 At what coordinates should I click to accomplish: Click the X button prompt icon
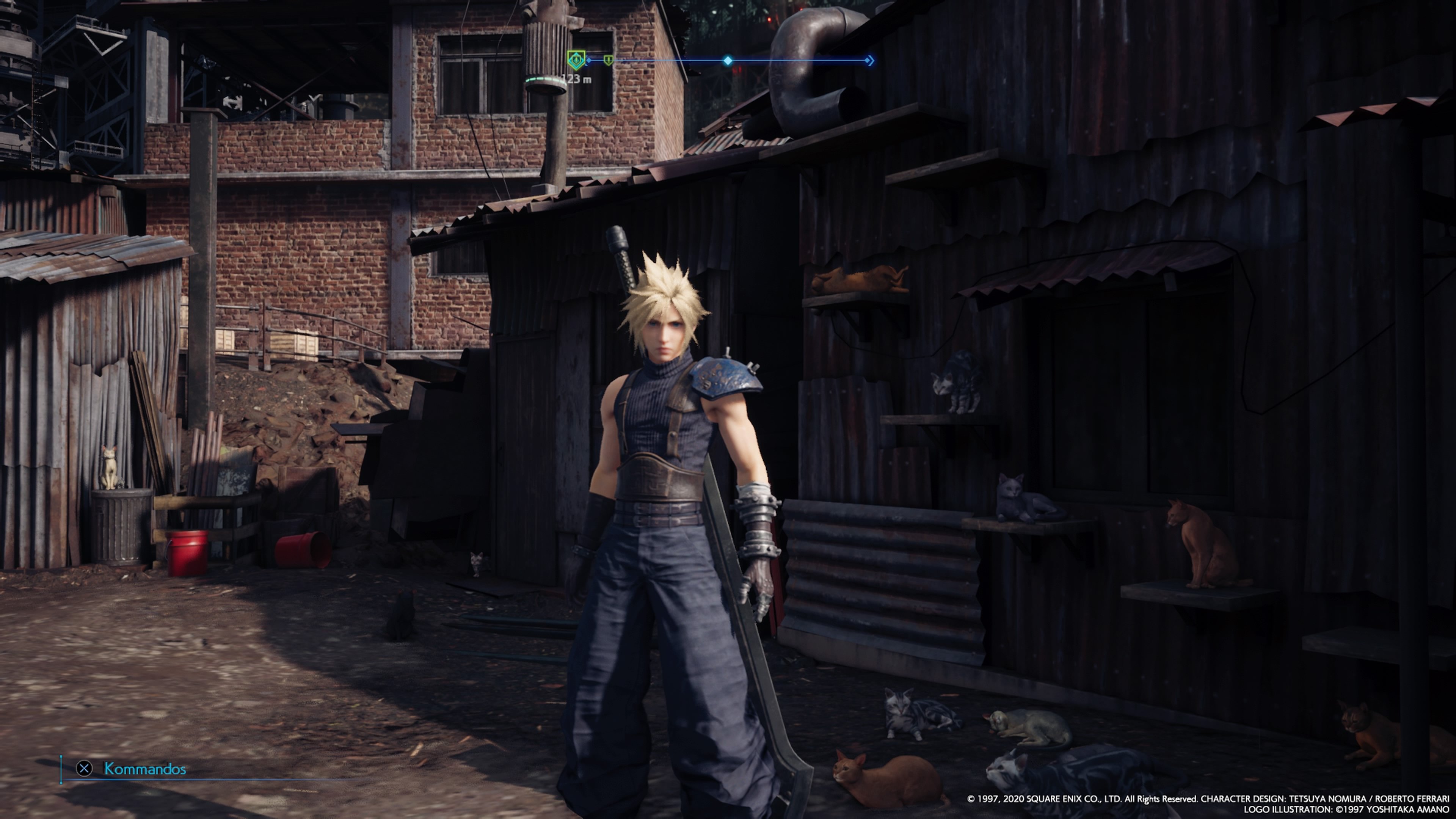coord(85,768)
